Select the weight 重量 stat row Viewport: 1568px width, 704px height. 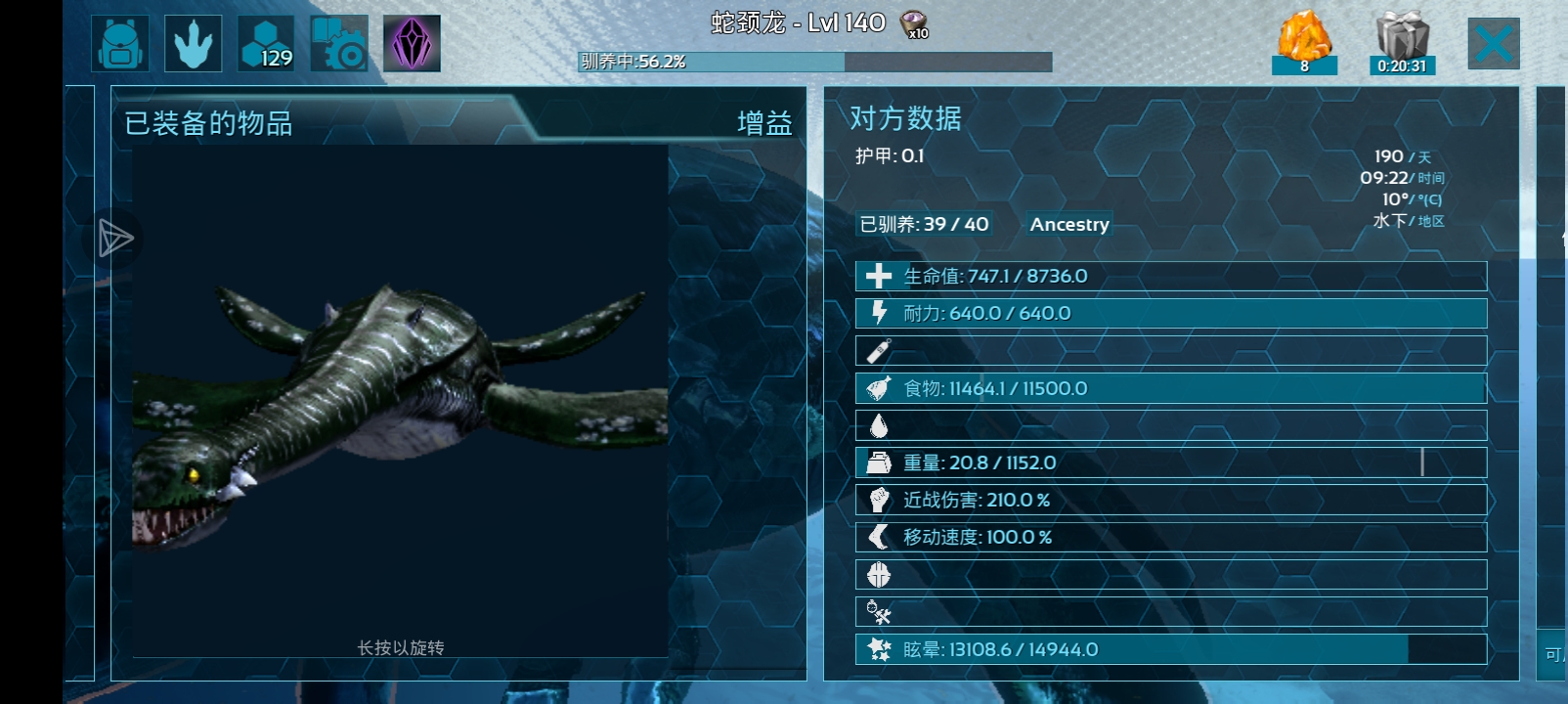pos(1170,462)
